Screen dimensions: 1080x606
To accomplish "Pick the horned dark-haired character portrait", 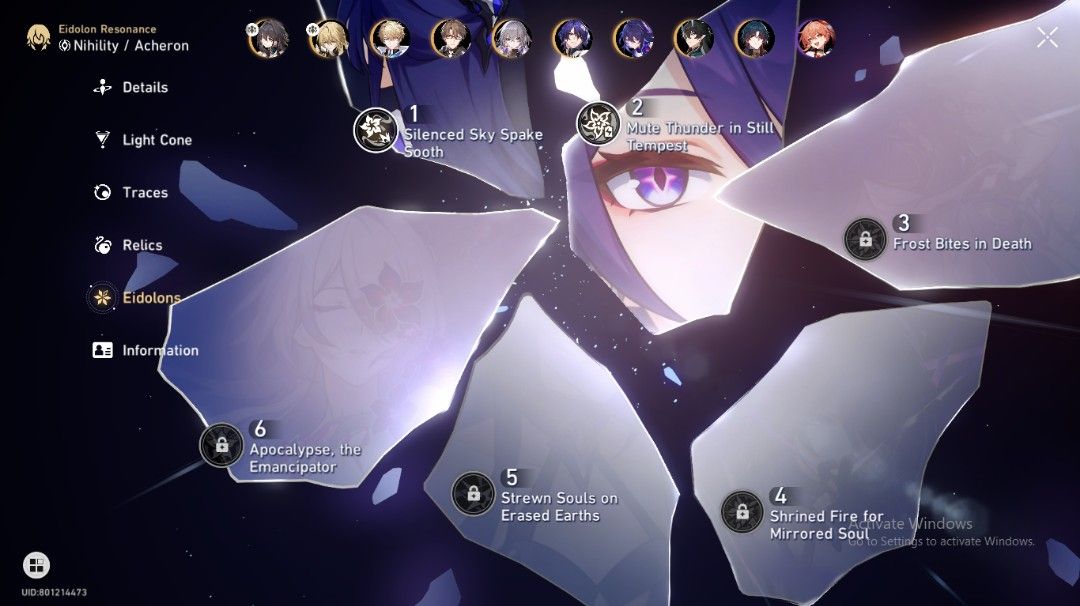I will 694,39.
